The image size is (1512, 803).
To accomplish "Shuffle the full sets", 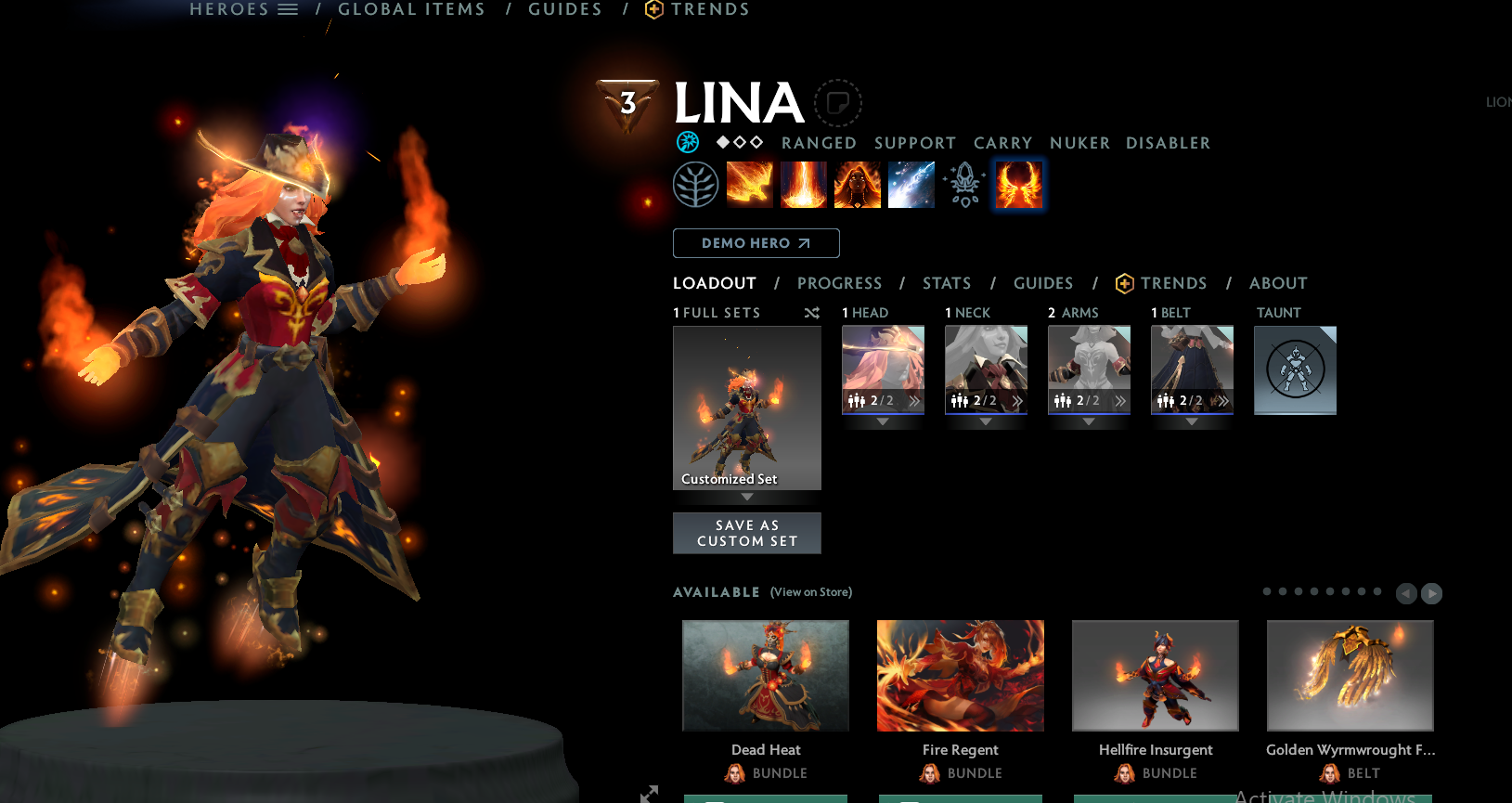I will 811,313.
